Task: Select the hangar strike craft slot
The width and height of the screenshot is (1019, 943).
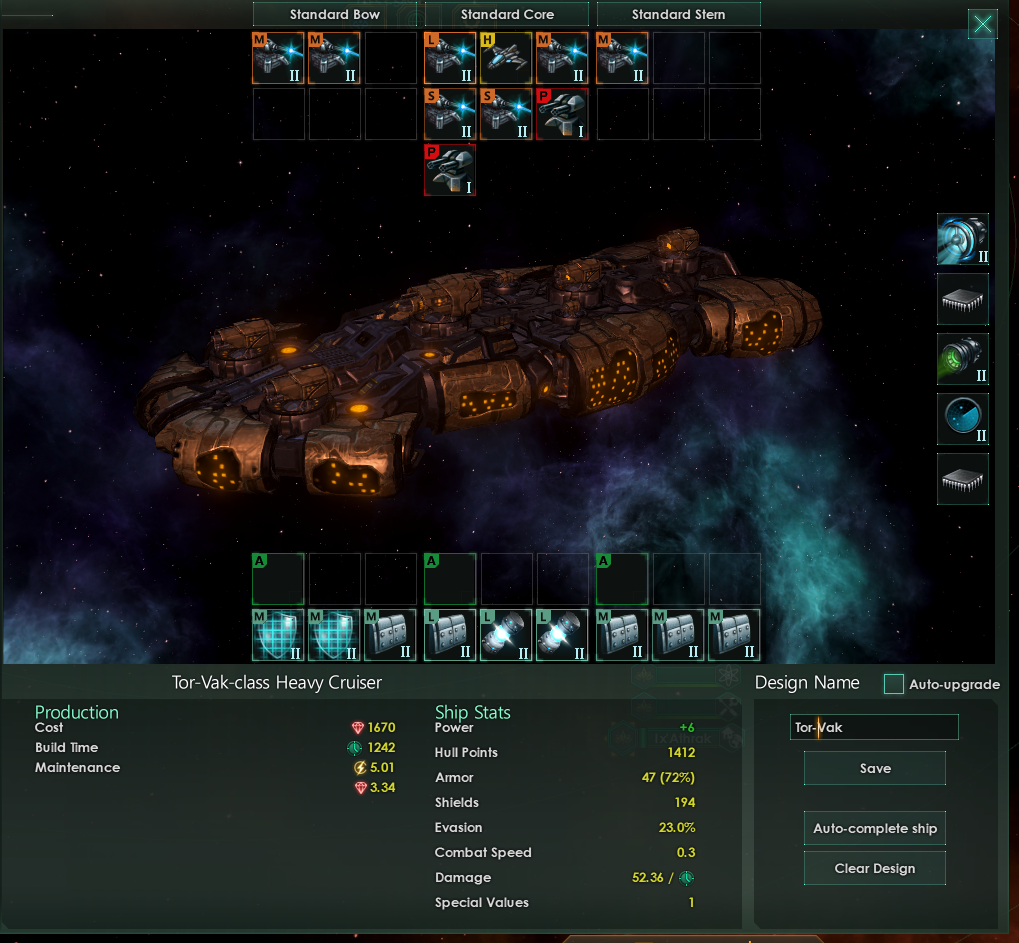Action: tap(506, 58)
